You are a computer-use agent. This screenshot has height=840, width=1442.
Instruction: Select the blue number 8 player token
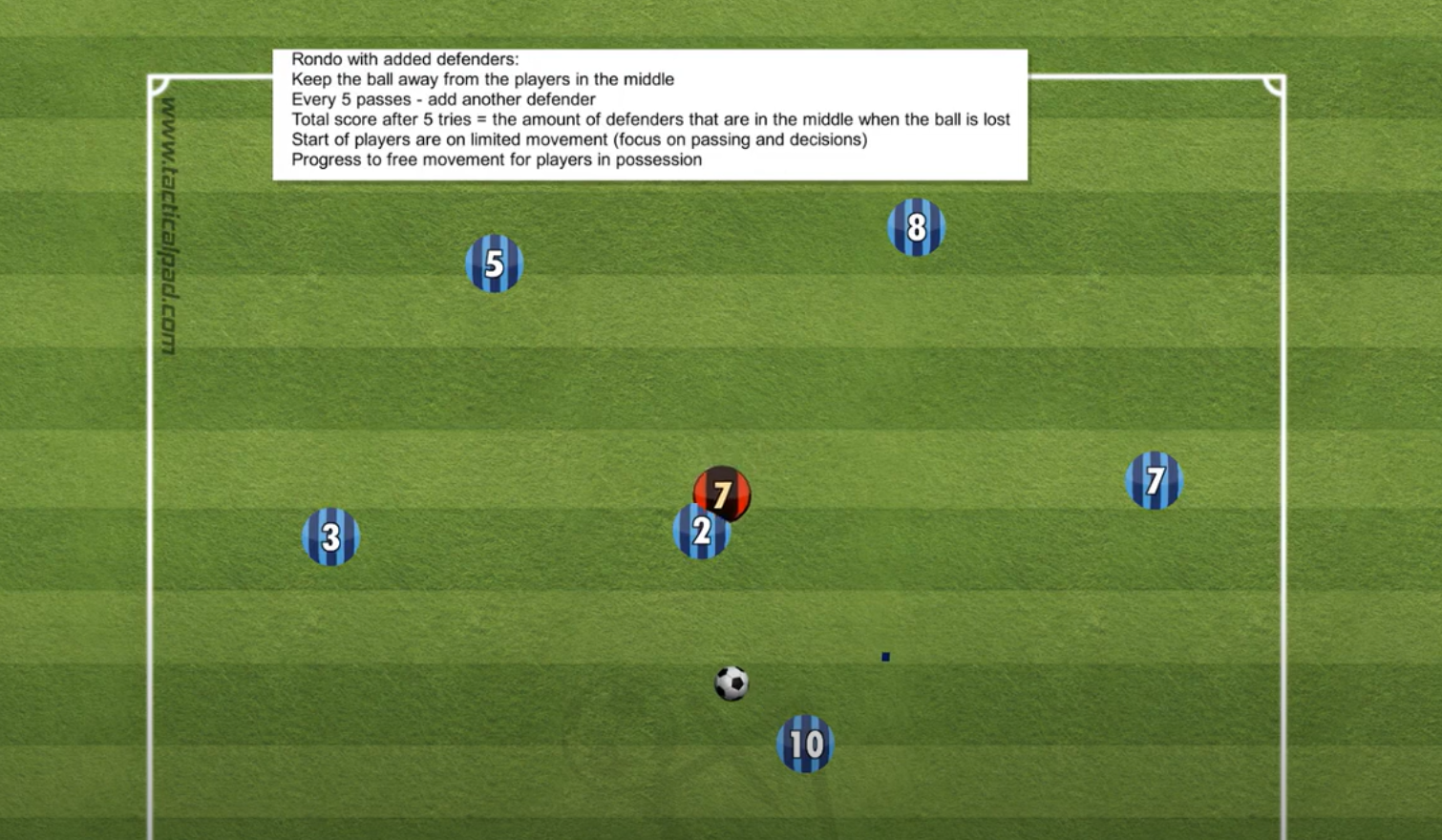point(916,227)
